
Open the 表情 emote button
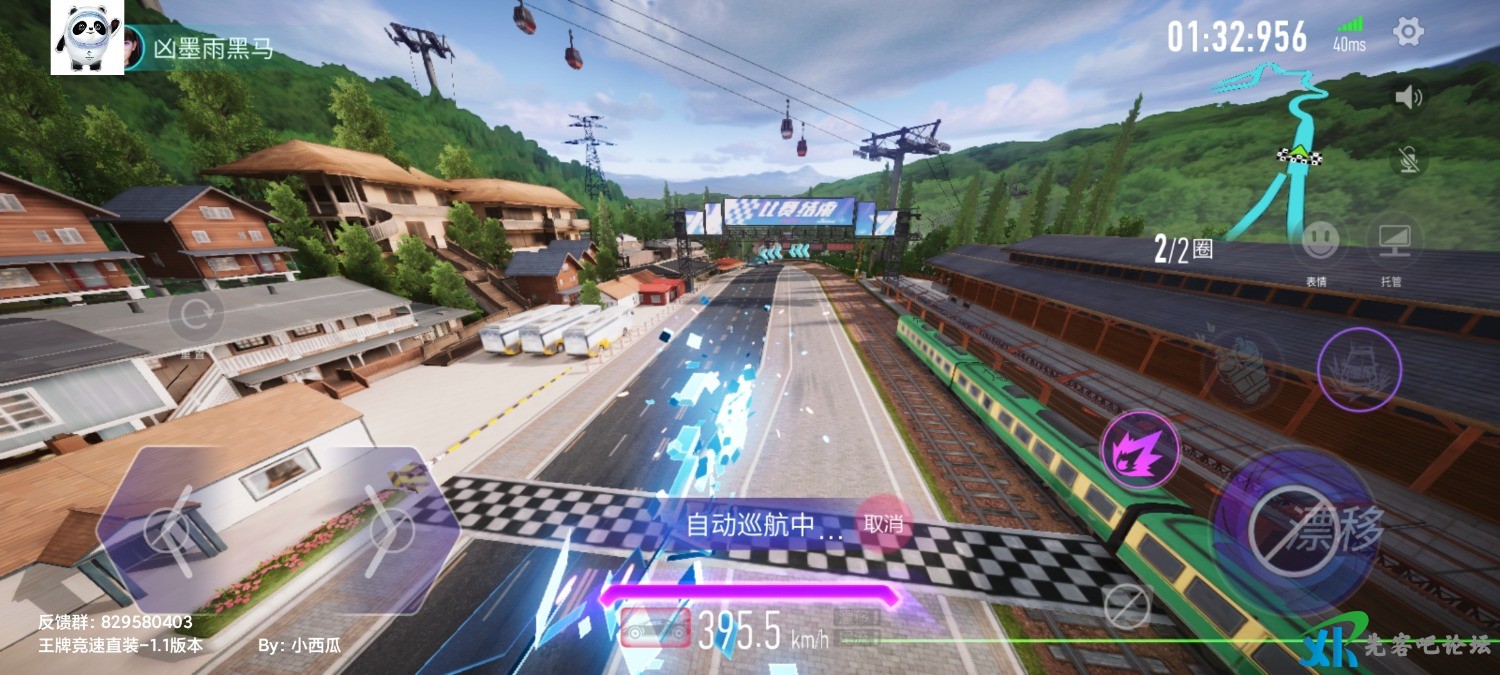click(1320, 243)
